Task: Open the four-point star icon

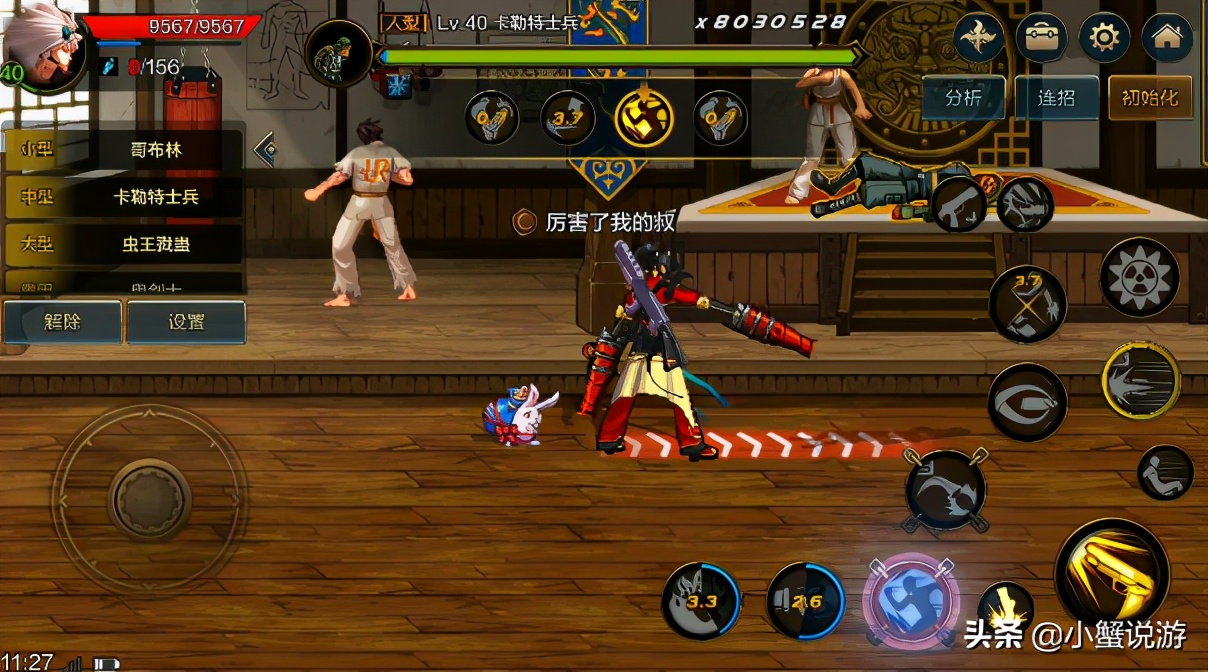Action: [979, 38]
